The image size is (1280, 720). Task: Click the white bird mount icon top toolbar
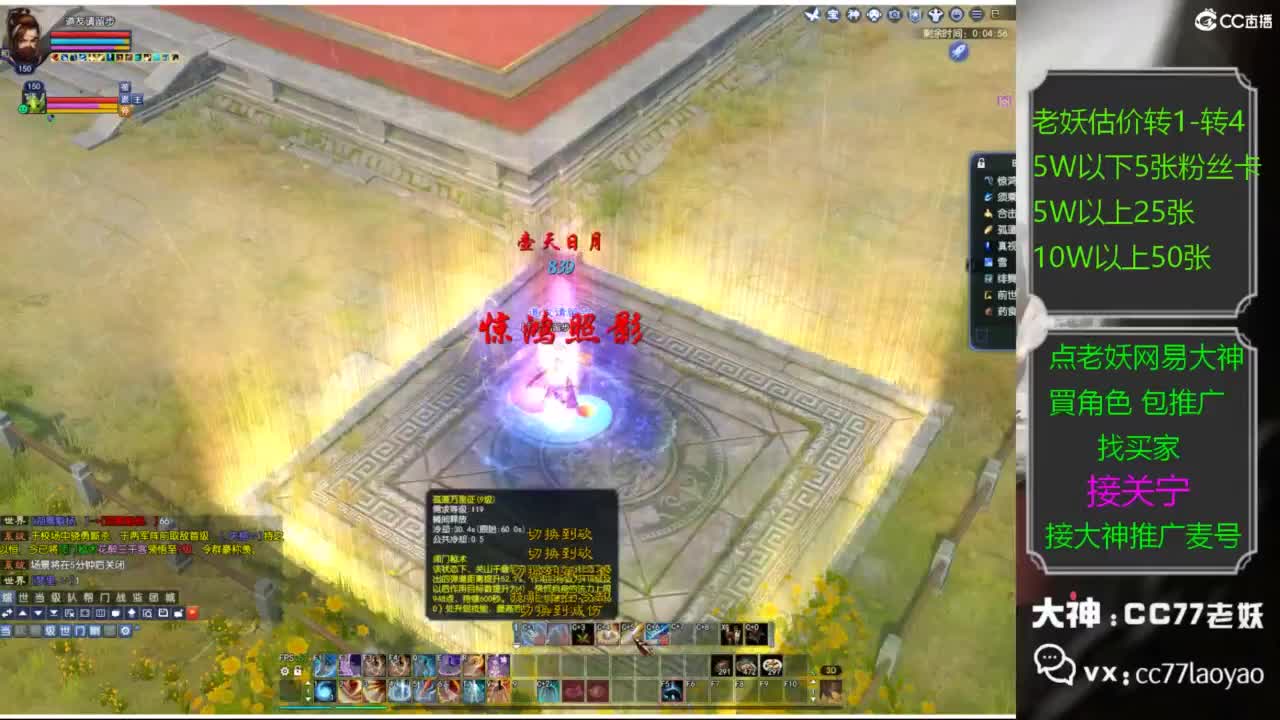coord(812,15)
